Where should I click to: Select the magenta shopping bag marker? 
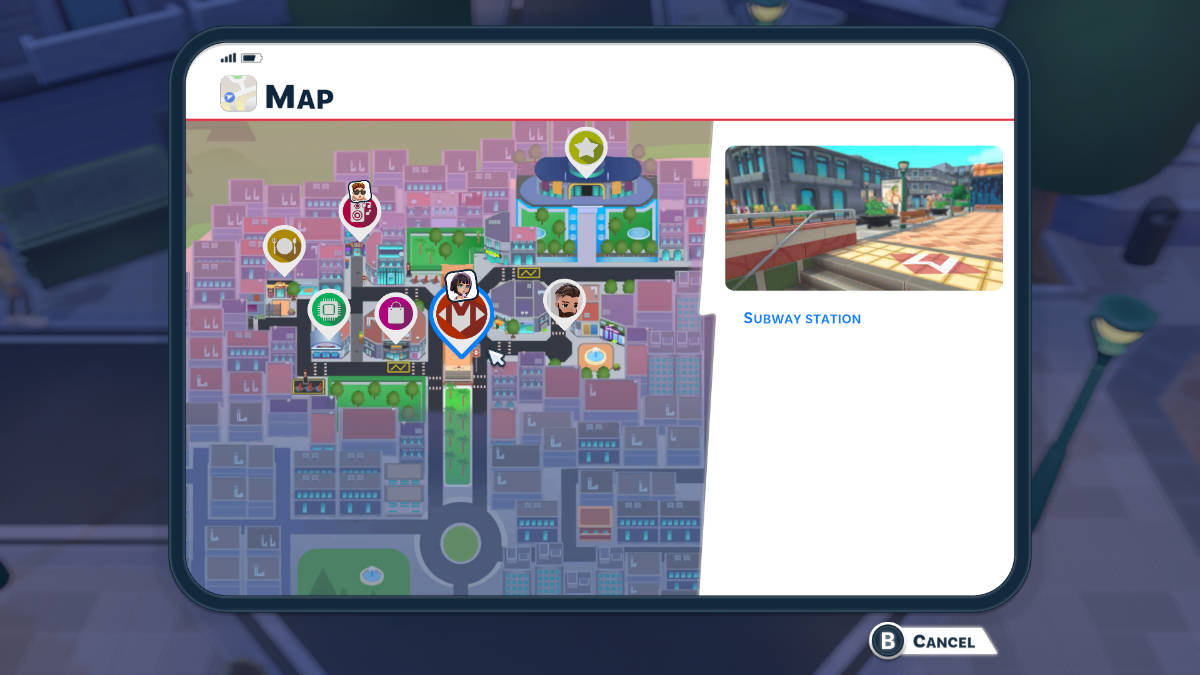pos(396,314)
